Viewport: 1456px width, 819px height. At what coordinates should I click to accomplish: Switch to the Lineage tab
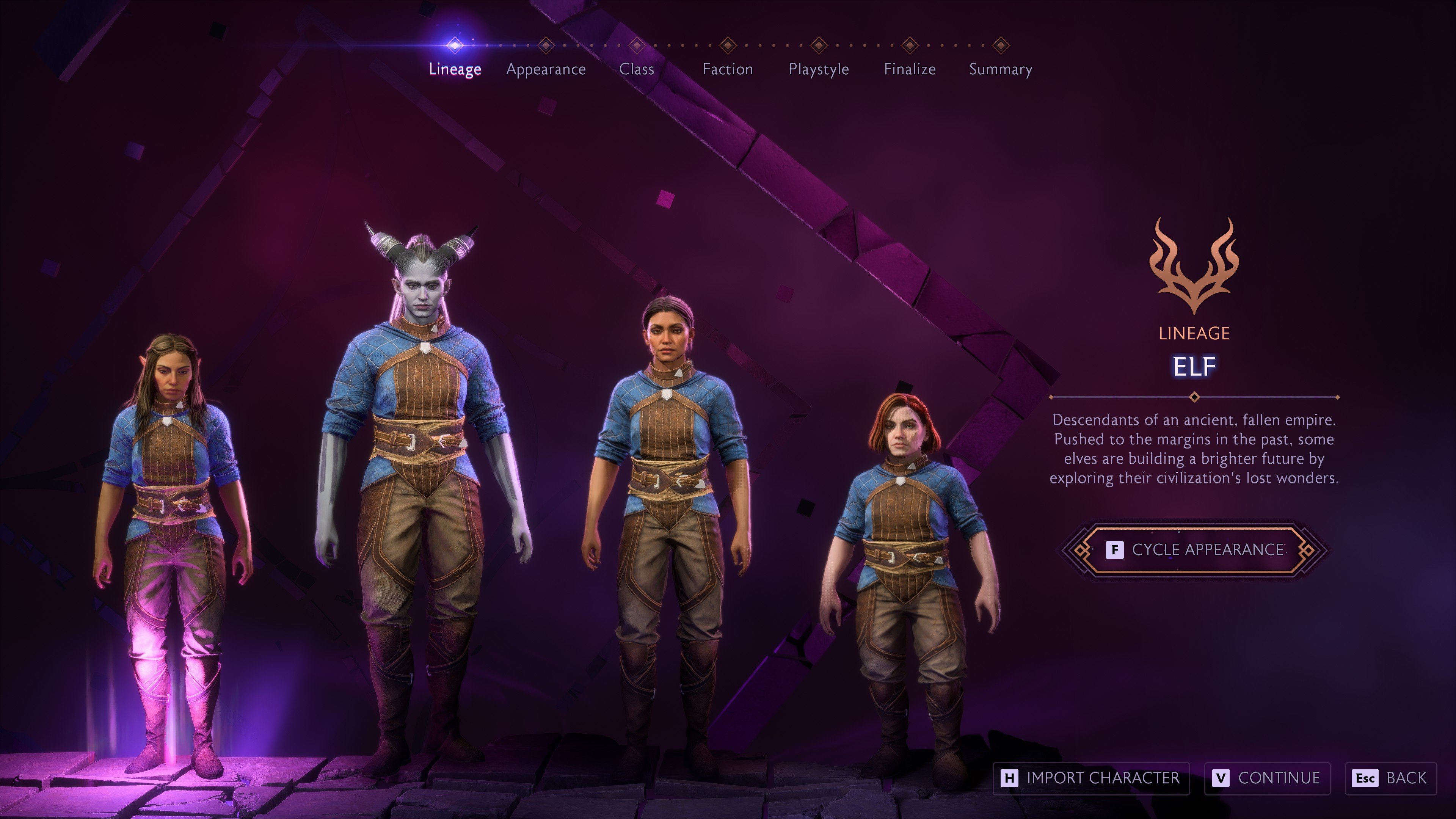(x=455, y=69)
